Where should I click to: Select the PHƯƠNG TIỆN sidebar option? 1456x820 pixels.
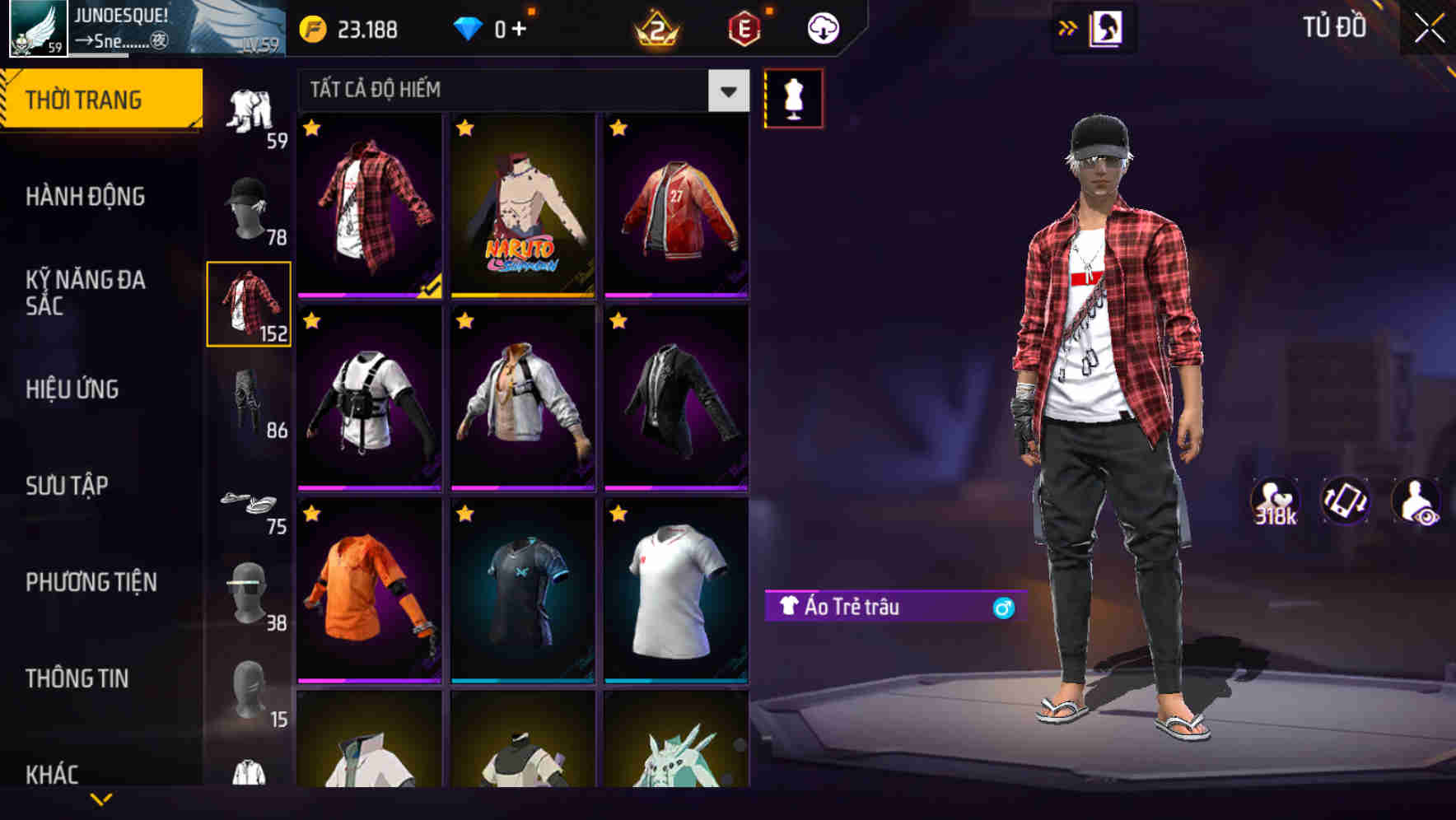click(91, 581)
